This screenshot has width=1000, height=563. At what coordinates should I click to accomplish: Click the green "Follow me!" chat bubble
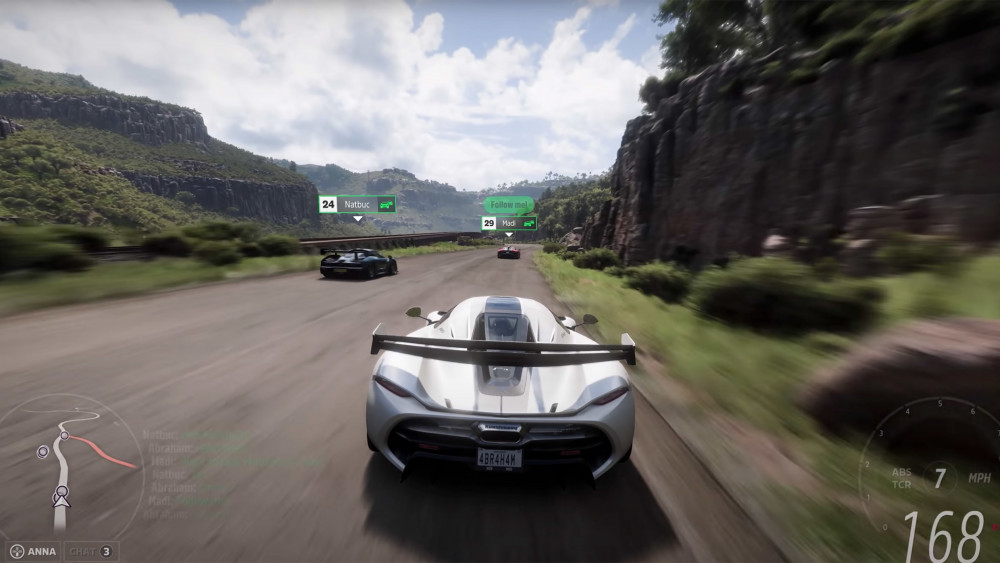509,204
